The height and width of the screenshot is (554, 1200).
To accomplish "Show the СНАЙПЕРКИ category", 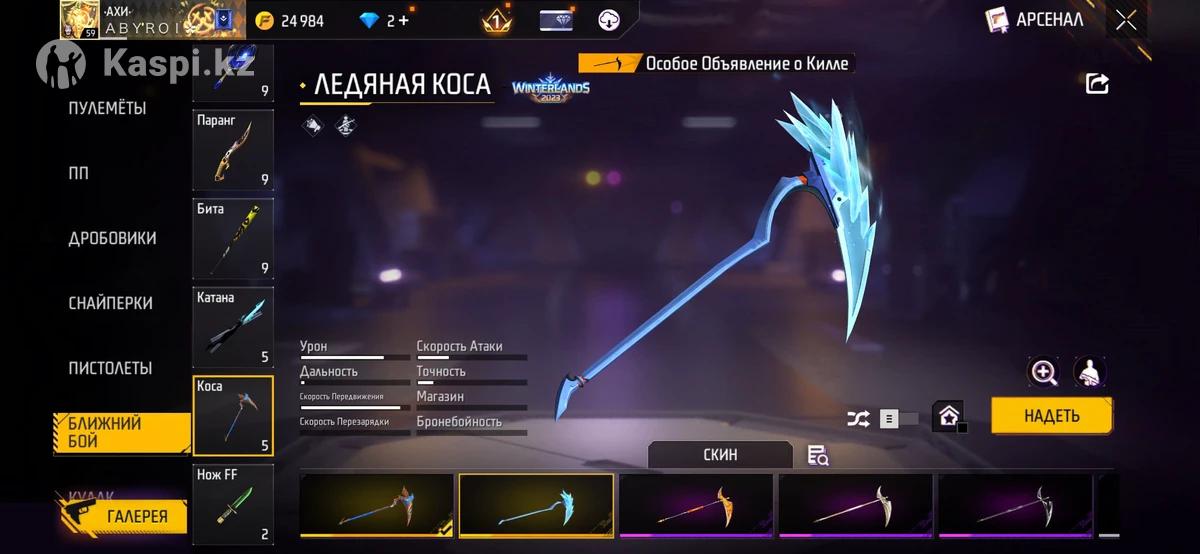I will click(110, 303).
